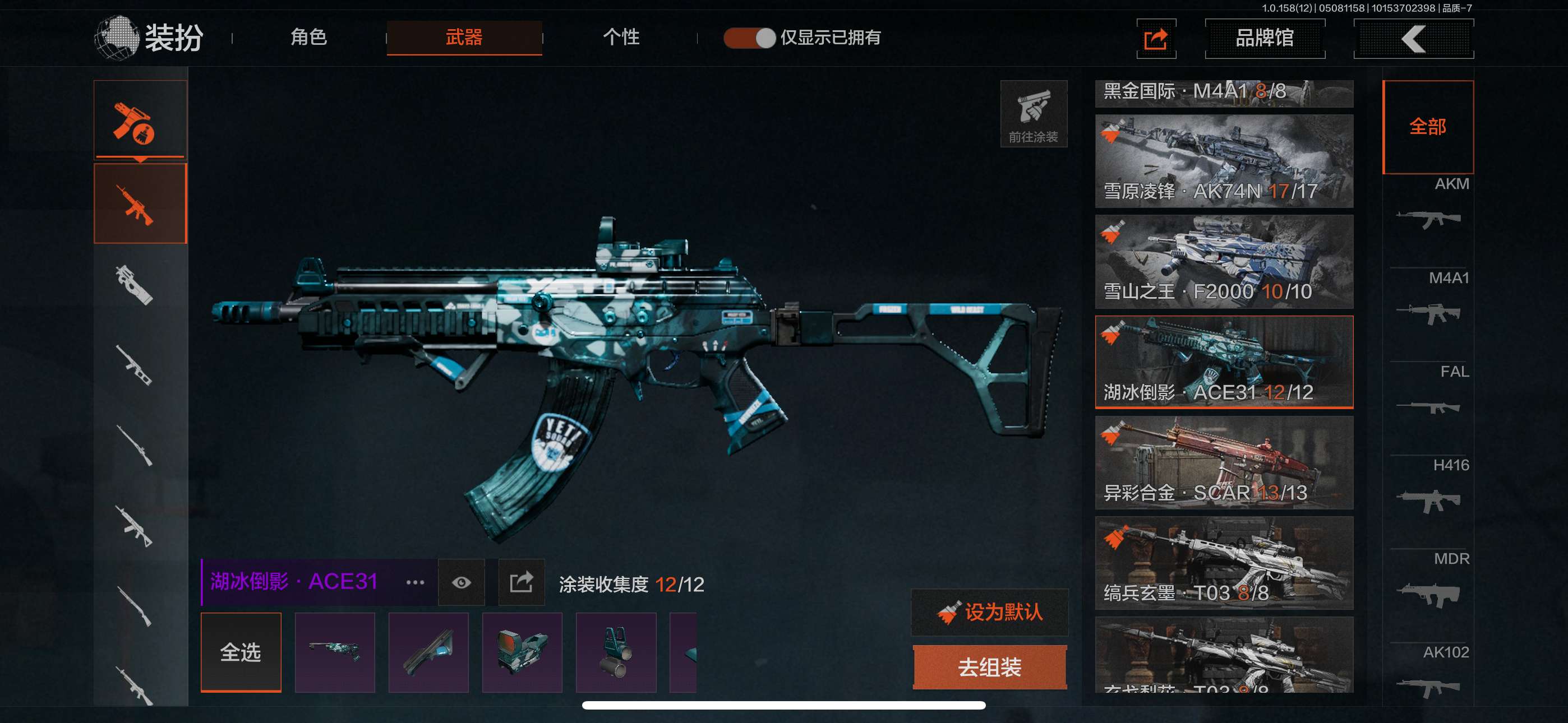
Task: Choose the red dot sight part
Action: point(522,652)
